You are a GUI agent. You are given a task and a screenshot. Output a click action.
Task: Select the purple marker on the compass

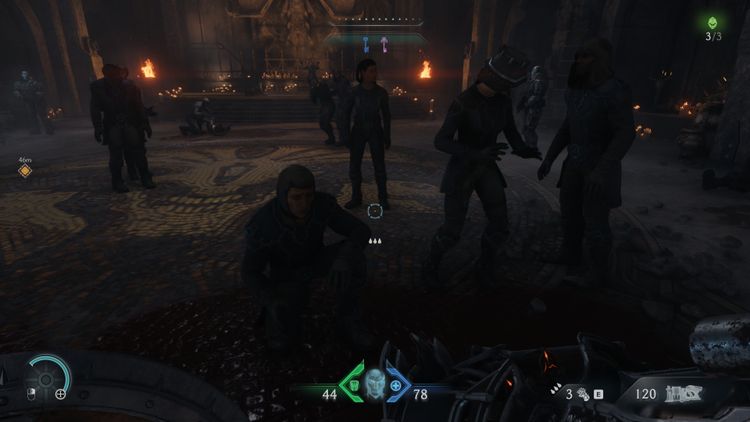[x=382, y=43]
